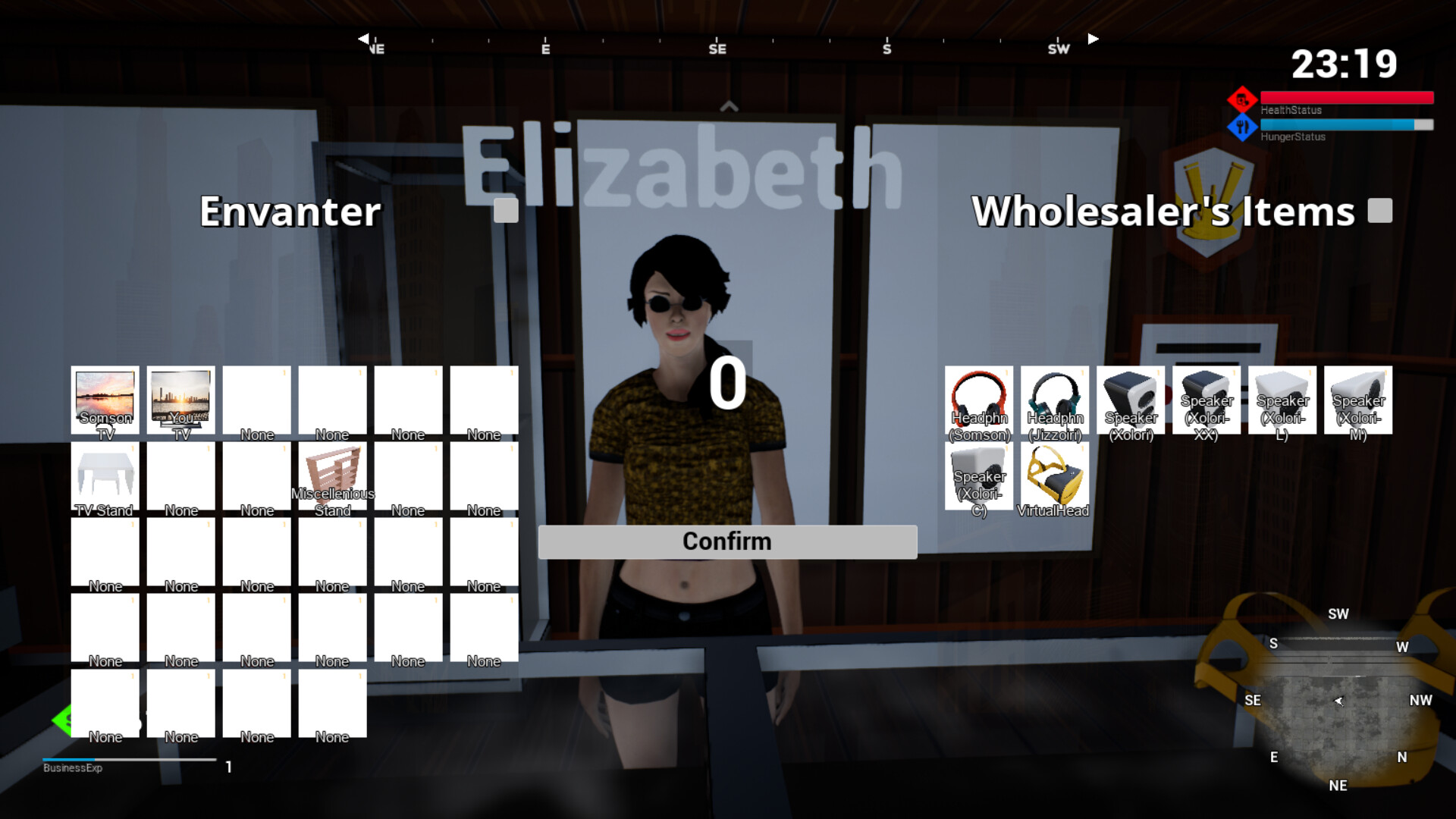Click the VirtualHead wholesaler item
The height and width of the screenshot is (819, 1456).
pos(1055,478)
